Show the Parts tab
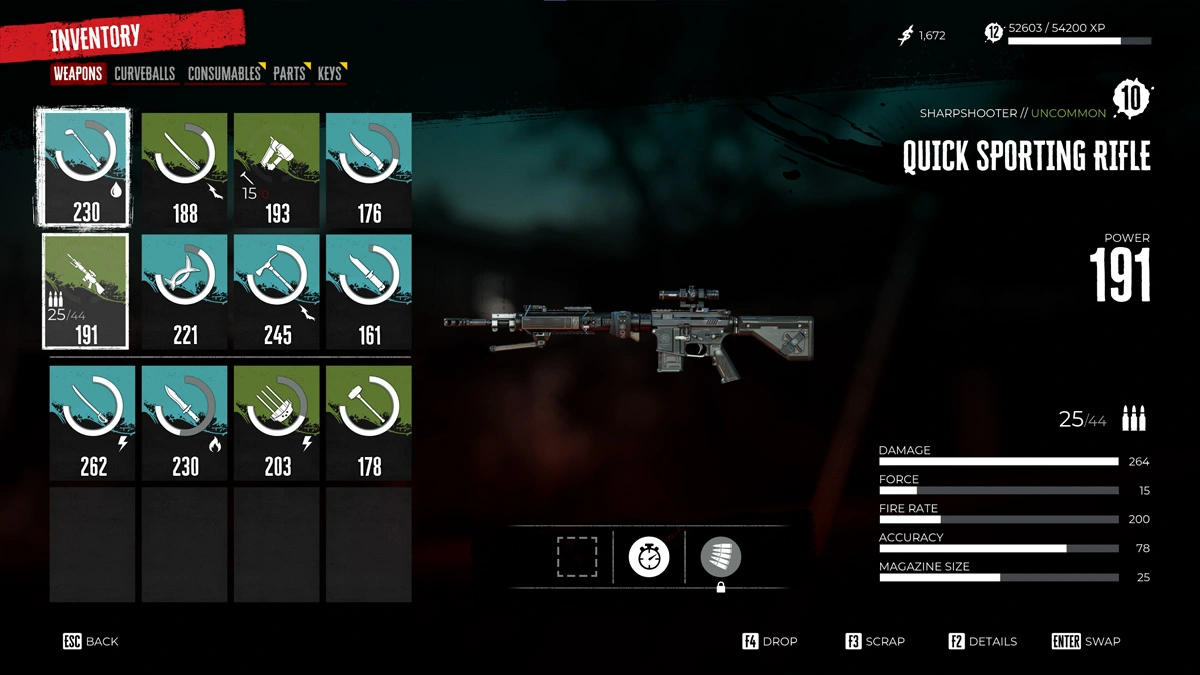 click(289, 74)
